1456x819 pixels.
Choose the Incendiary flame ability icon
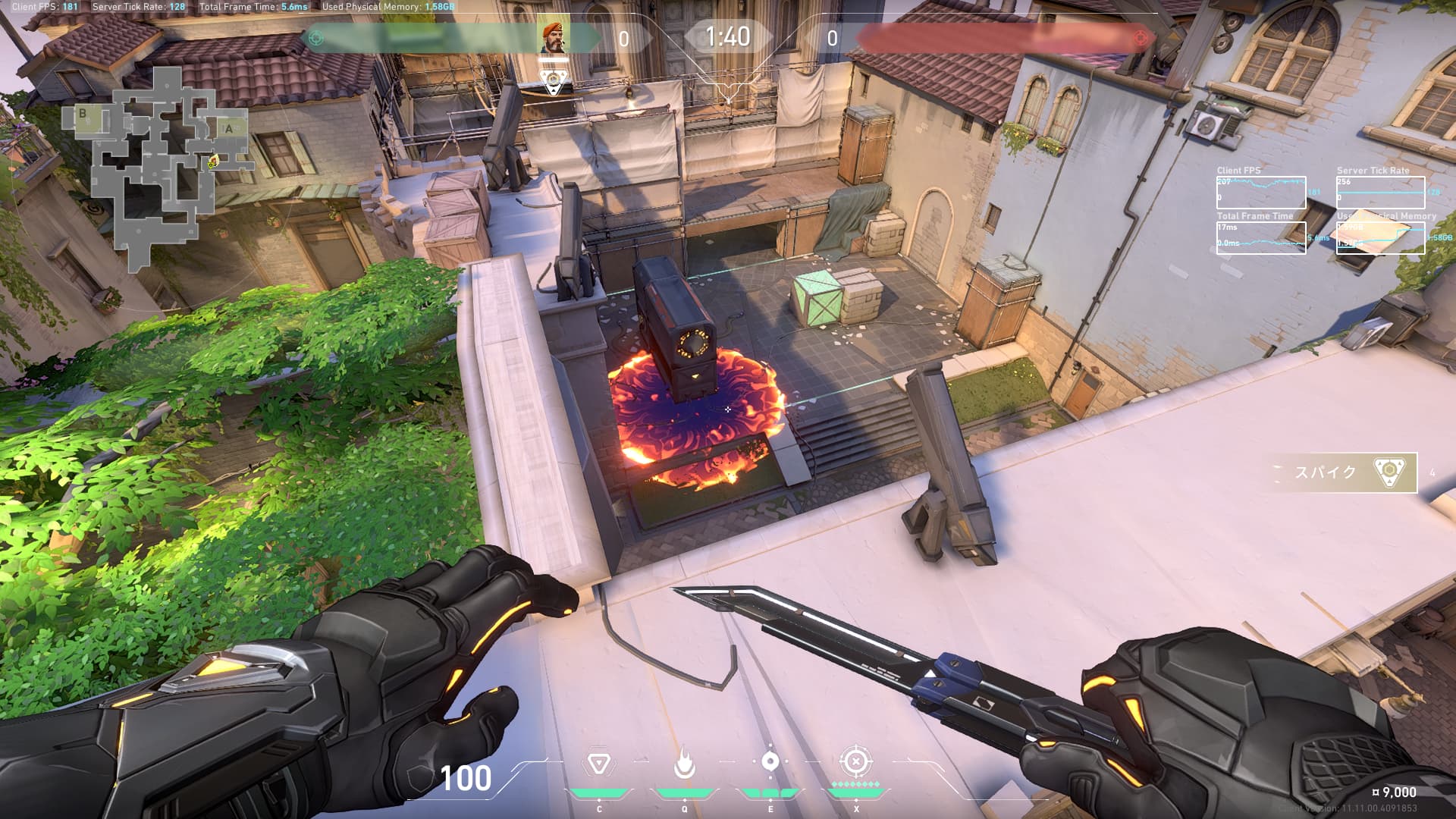[684, 764]
